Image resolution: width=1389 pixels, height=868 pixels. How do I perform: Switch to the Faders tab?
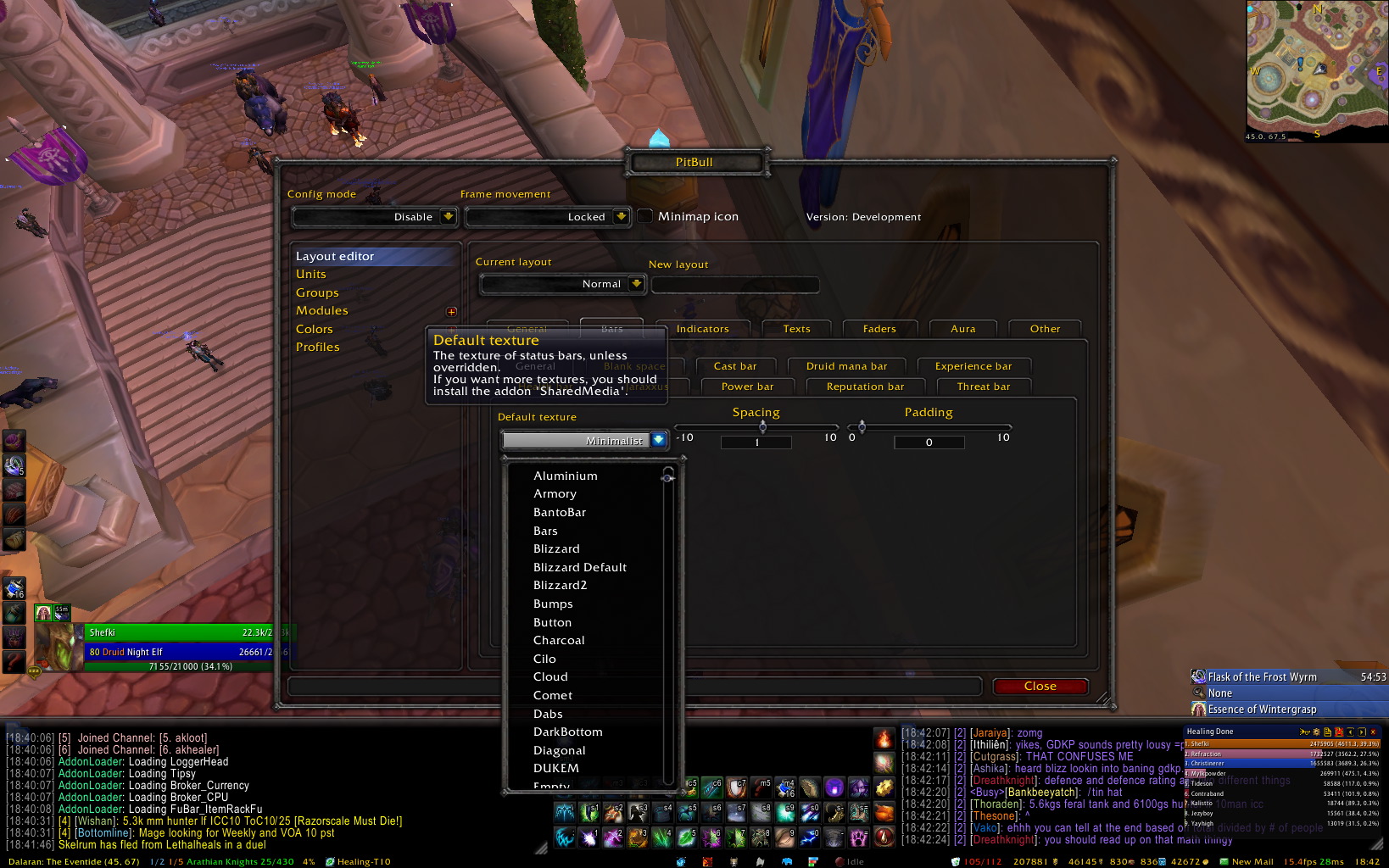pyautogui.click(x=879, y=329)
